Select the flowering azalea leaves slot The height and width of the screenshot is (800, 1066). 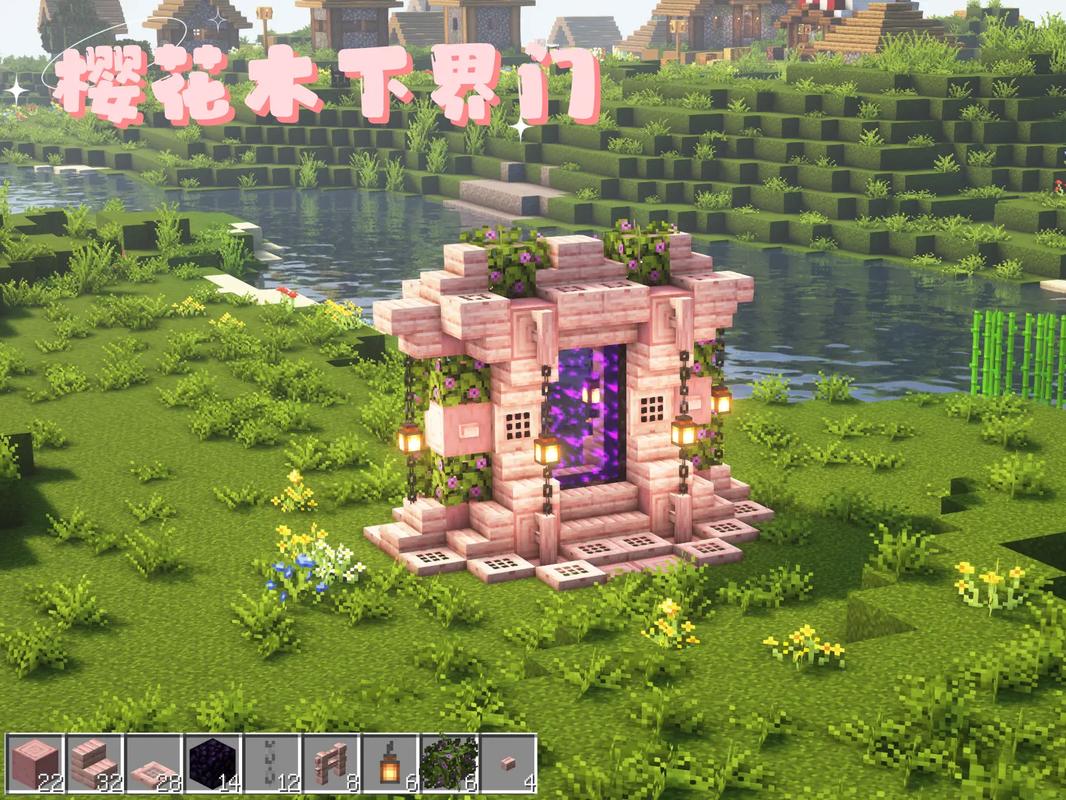pos(449,765)
